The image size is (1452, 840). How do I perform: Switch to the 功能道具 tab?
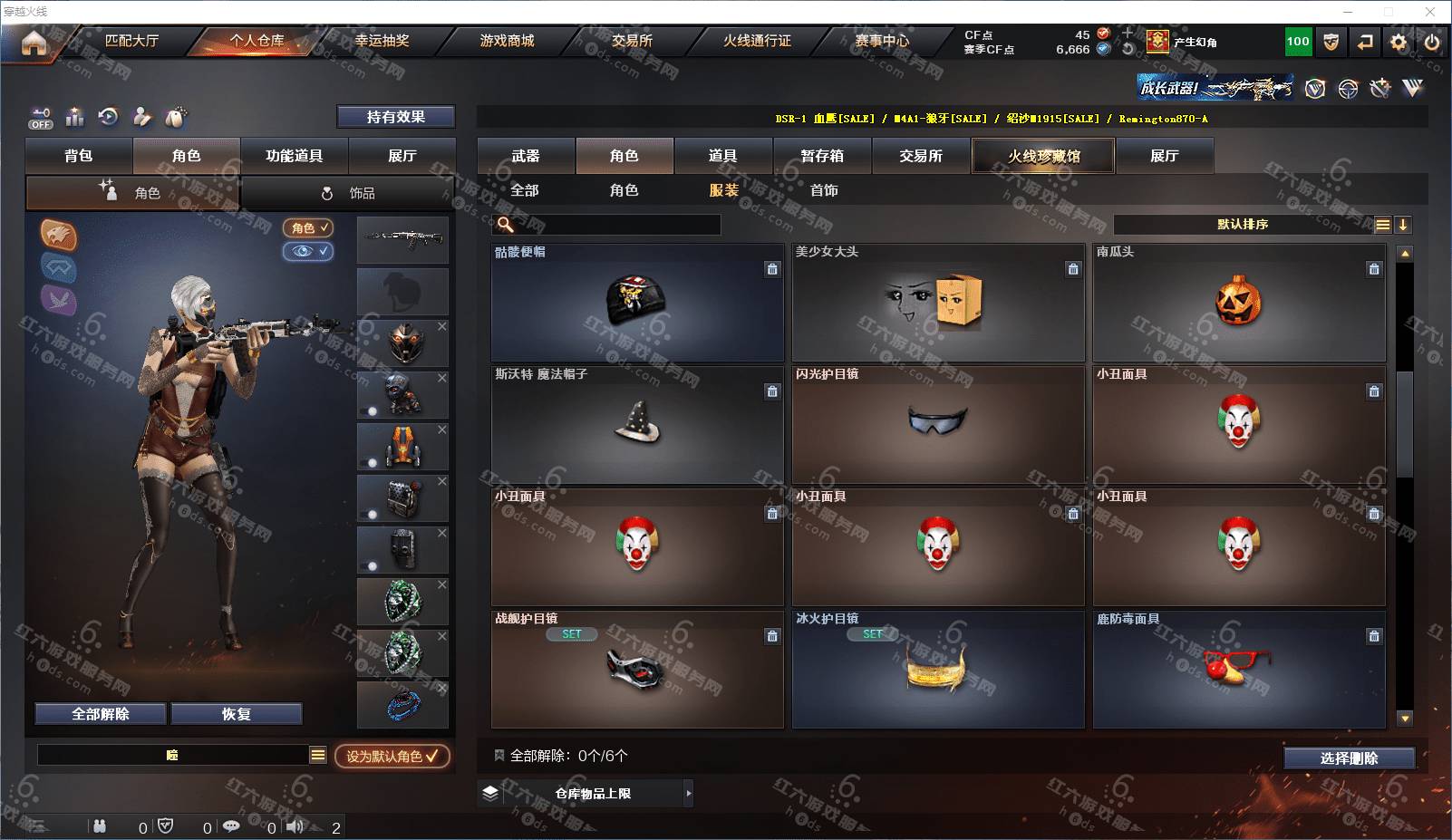(294, 156)
